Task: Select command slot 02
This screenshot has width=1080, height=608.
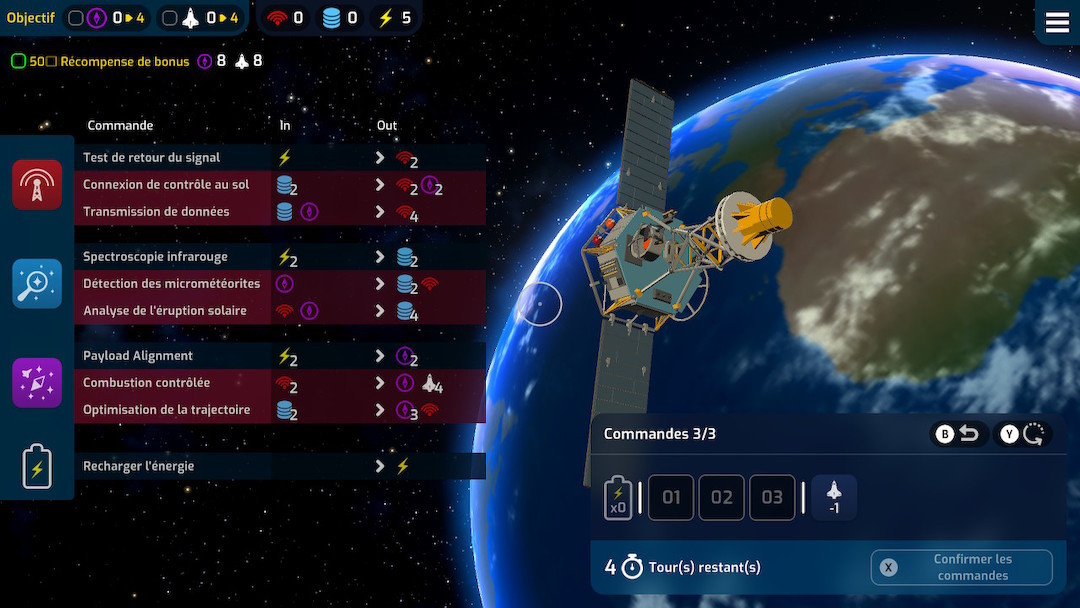Action: click(722, 497)
